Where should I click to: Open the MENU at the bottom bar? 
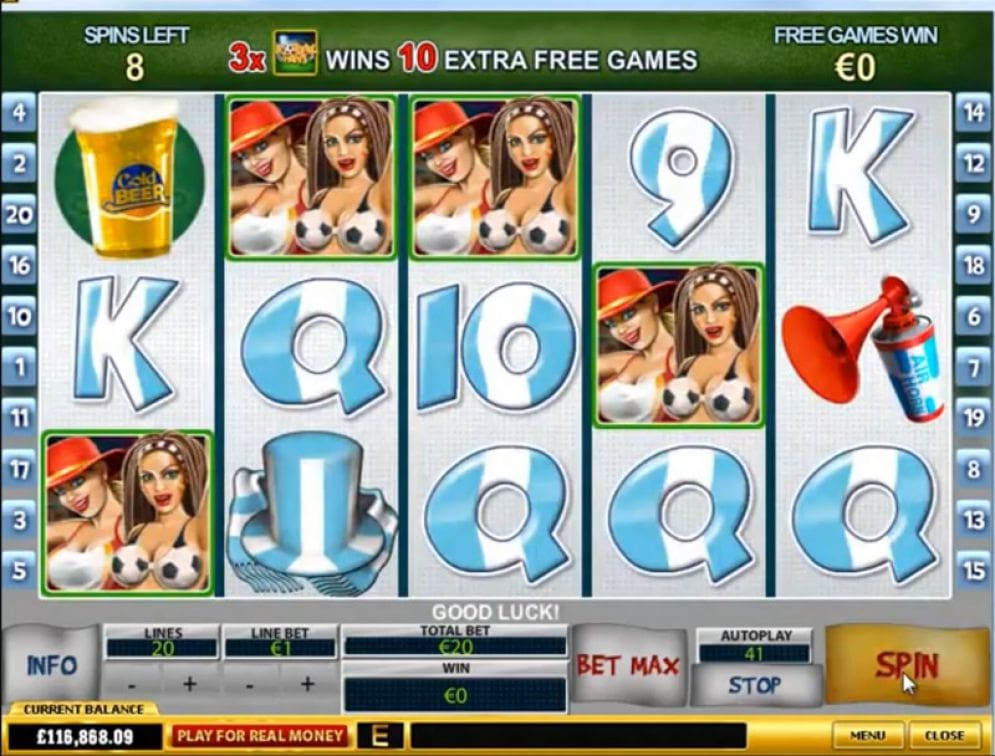pyautogui.click(x=868, y=736)
